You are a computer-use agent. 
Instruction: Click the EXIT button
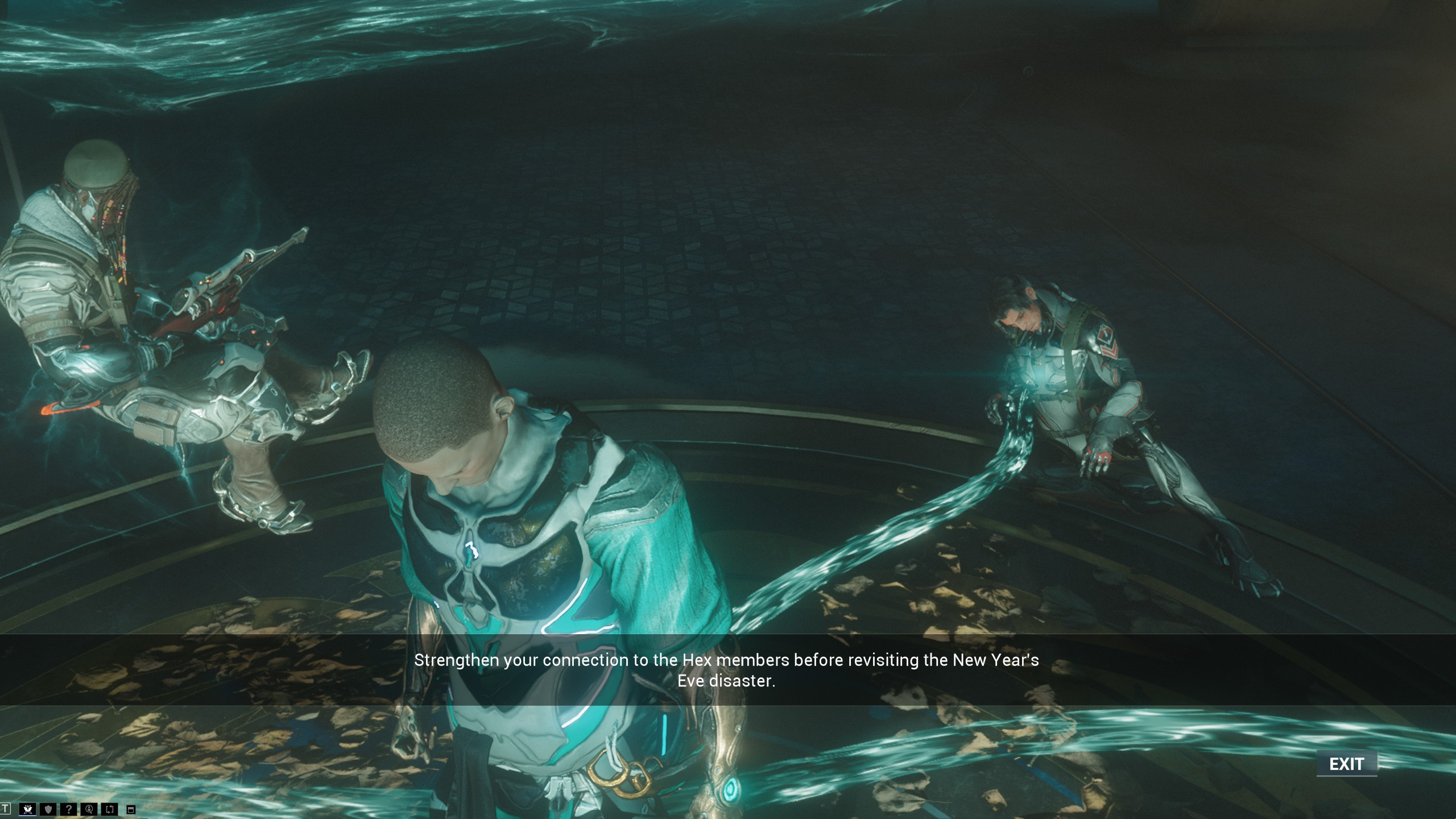tap(1346, 764)
